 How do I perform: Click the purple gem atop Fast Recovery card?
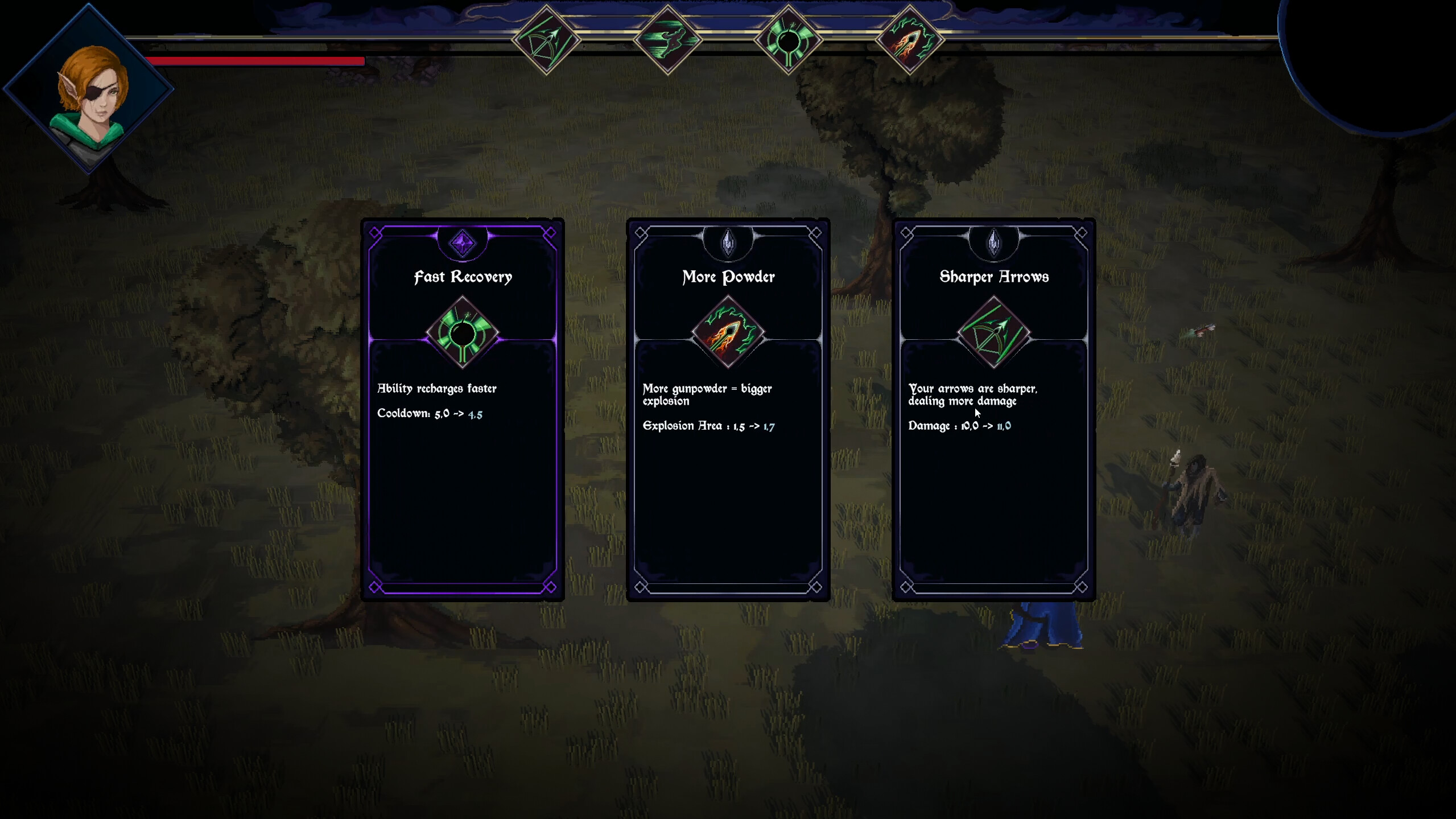coord(463,242)
